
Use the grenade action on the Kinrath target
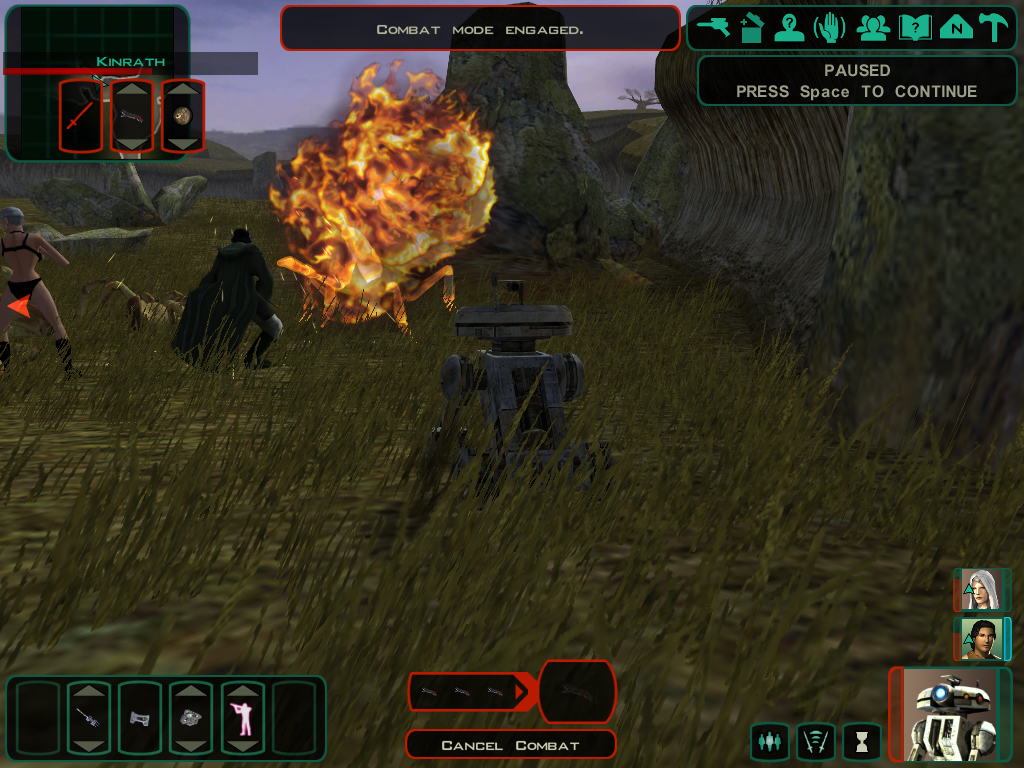183,116
